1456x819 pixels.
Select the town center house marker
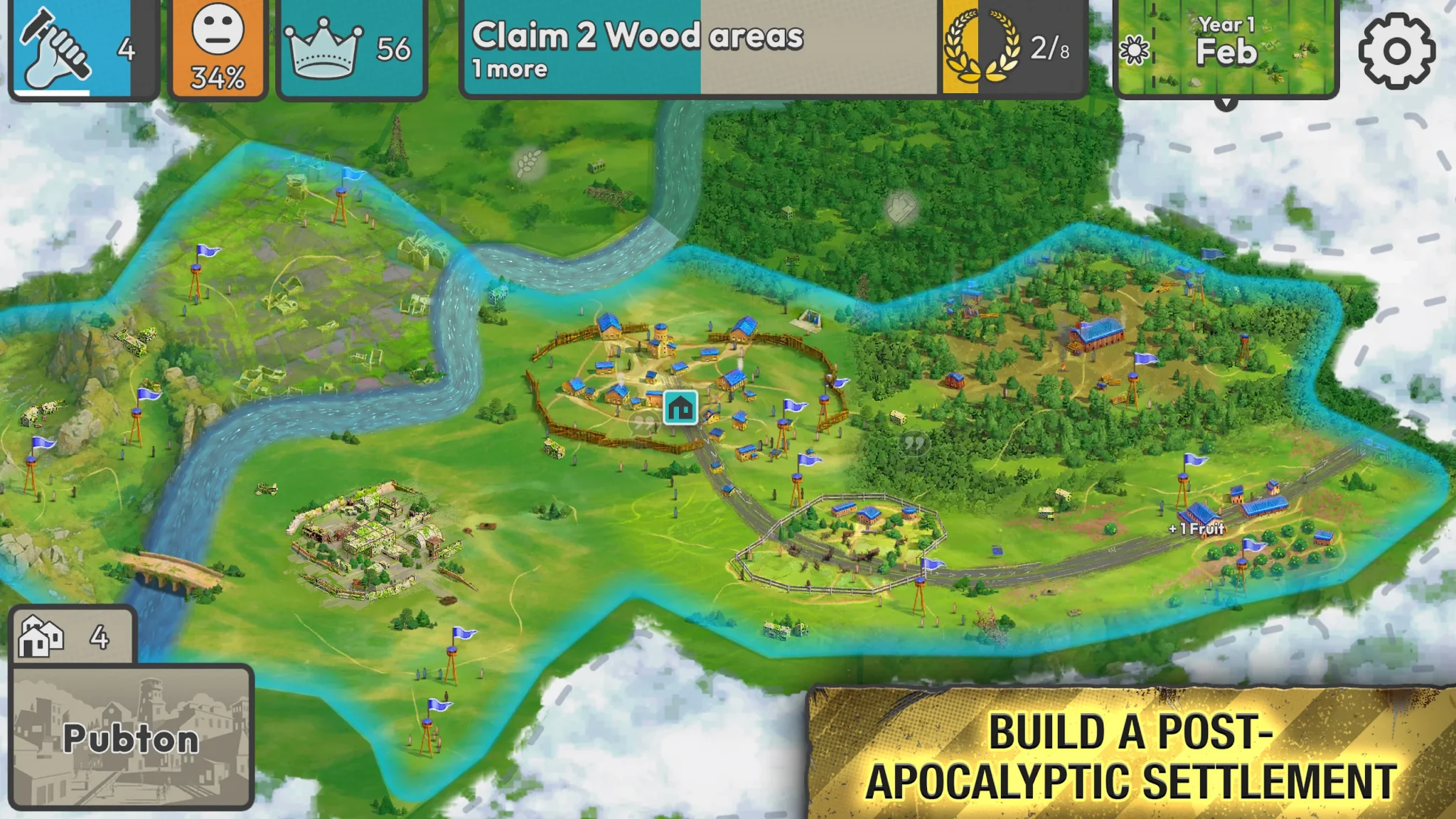tap(680, 407)
